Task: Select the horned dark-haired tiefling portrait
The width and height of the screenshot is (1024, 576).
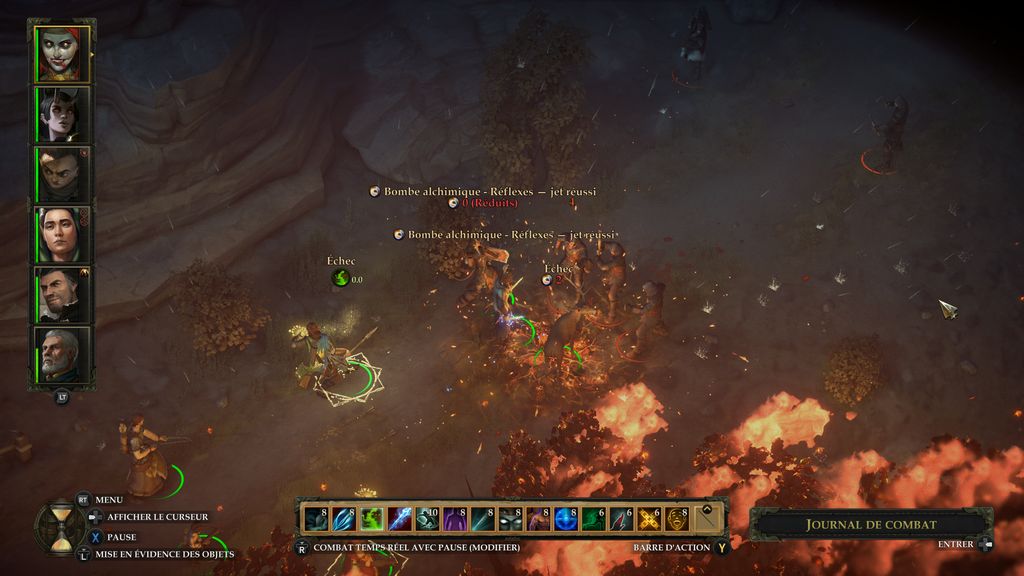Action: tap(62, 114)
